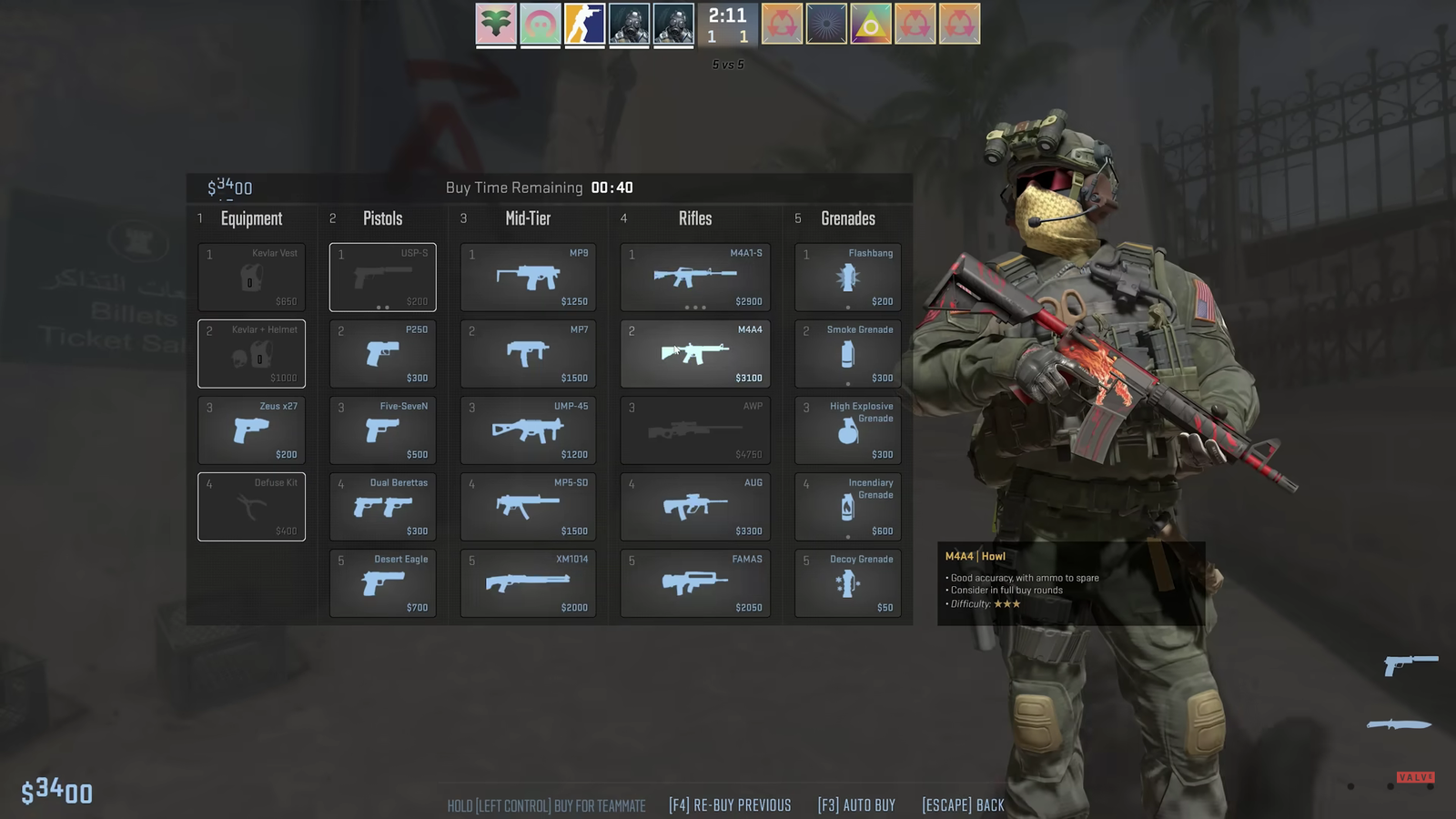Open the Grenades category header
The height and width of the screenshot is (819, 1456).
tap(846, 218)
